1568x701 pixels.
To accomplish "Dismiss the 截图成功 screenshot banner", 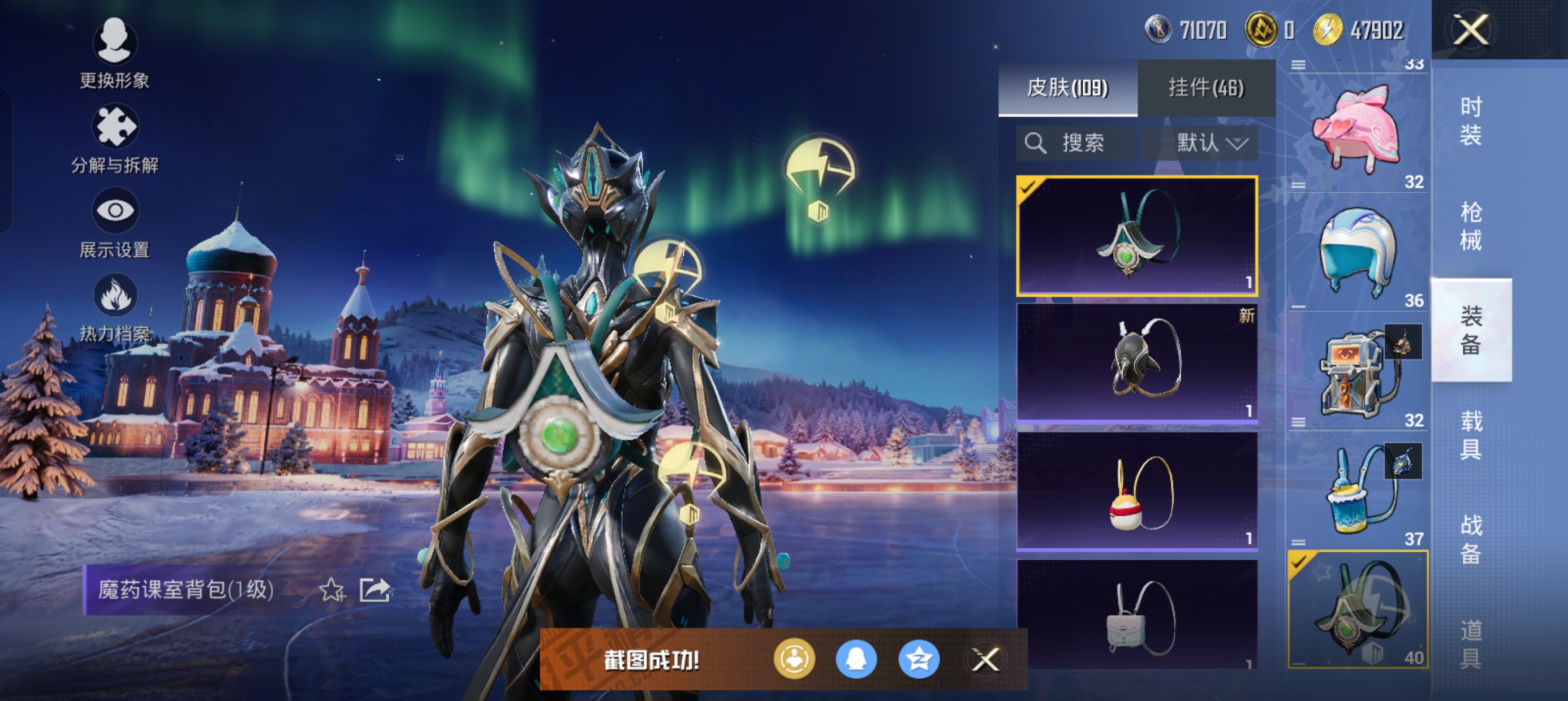I will 985,659.
